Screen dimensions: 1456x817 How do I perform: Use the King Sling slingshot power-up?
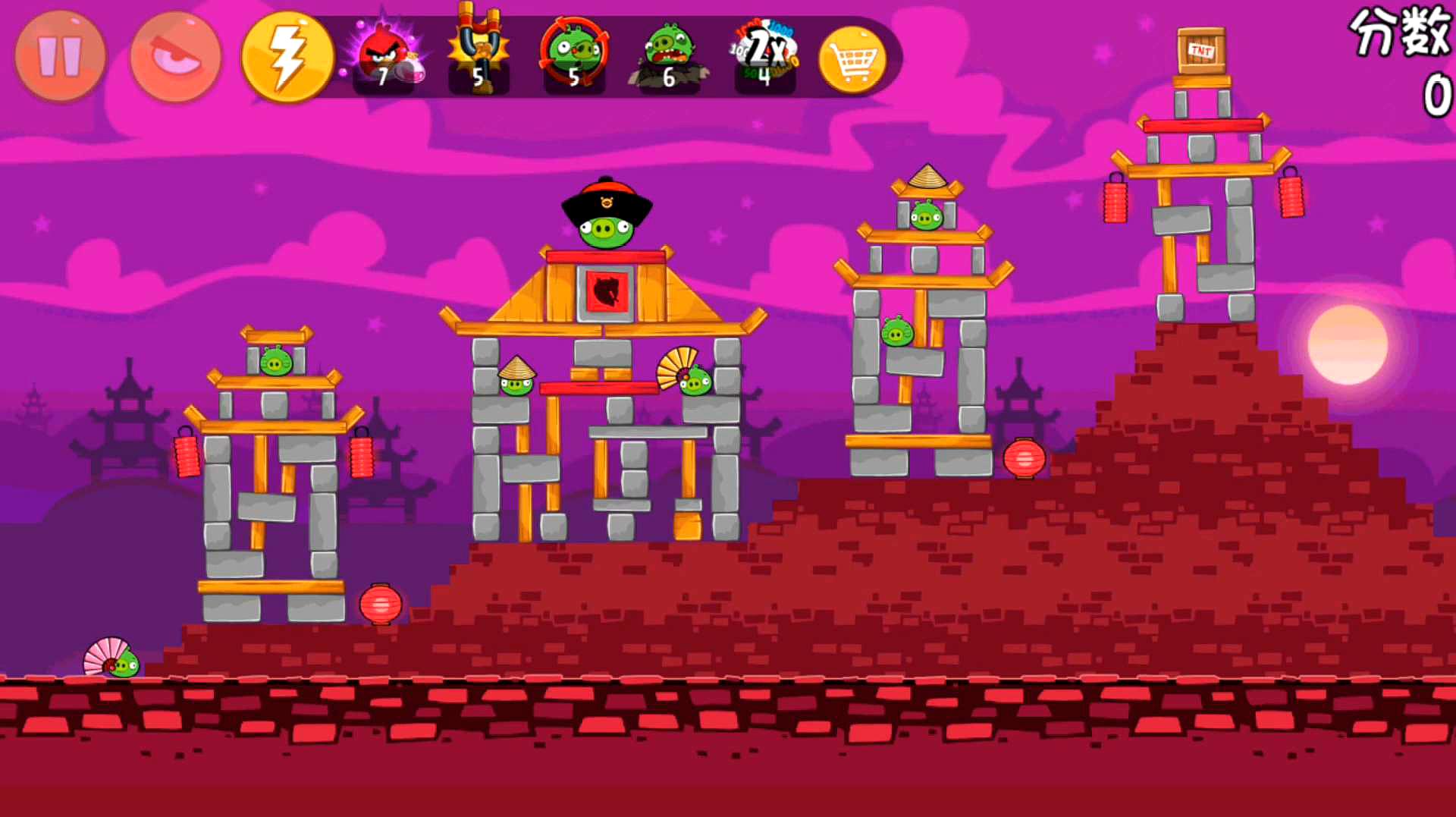pyautogui.click(x=479, y=52)
